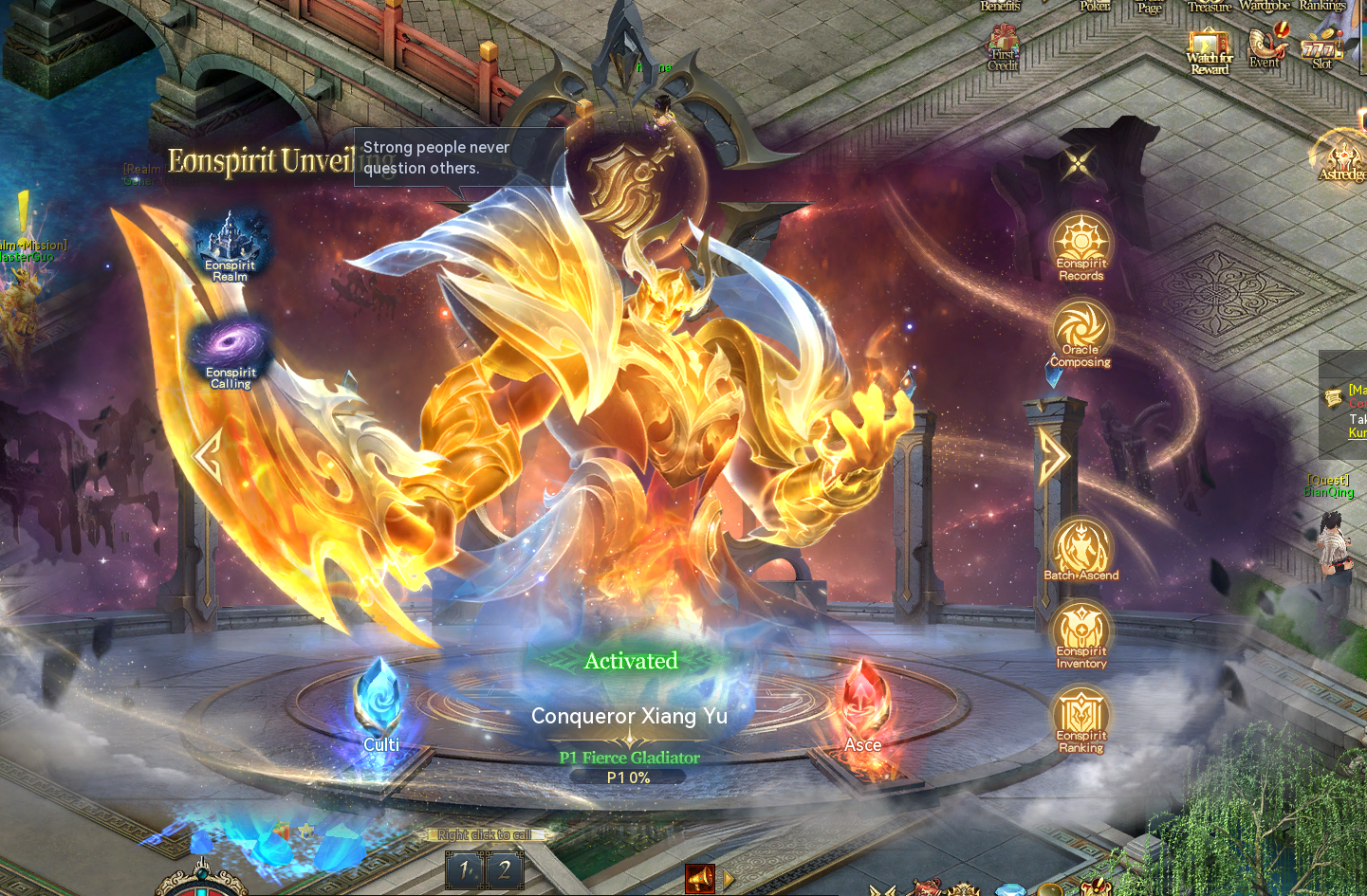Viewport: 1367px width, 896px height.
Task: Open the Event icon
Action: pos(1266,47)
